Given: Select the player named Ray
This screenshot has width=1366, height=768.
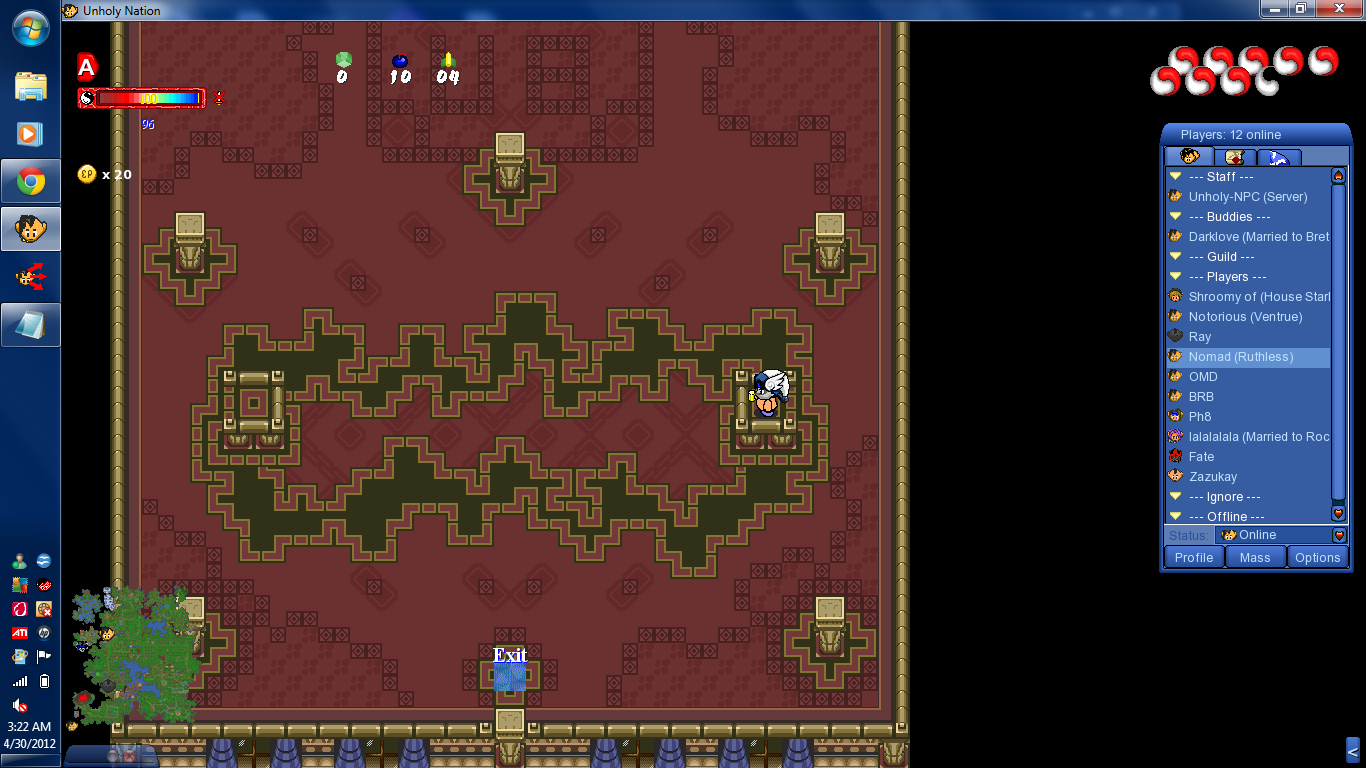Looking at the screenshot, I should [x=1200, y=337].
